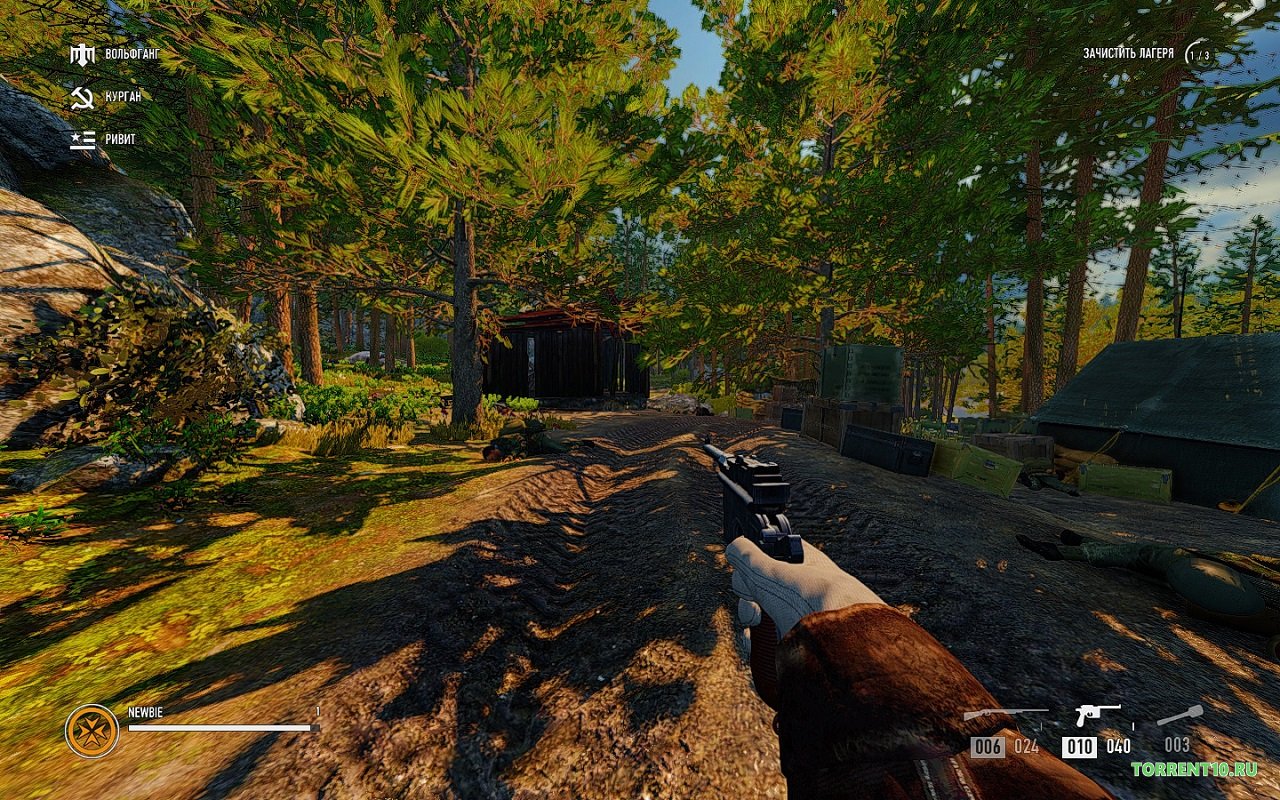The height and width of the screenshot is (800, 1280).
Task: Click the Newbie rank emblem
Action: [92, 731]
